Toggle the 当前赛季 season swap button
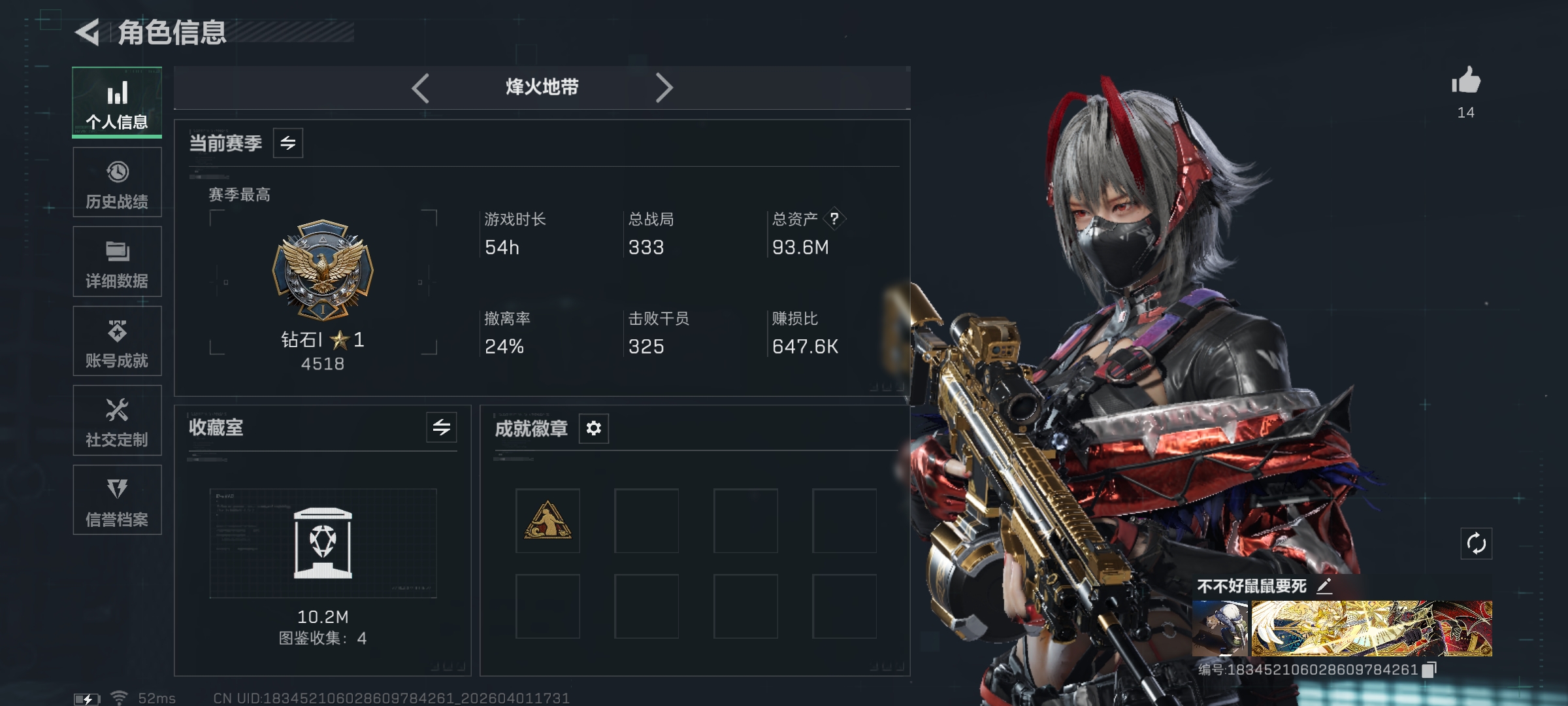The width and height of the screenshot is (1568, 706). tap(288, 143)
